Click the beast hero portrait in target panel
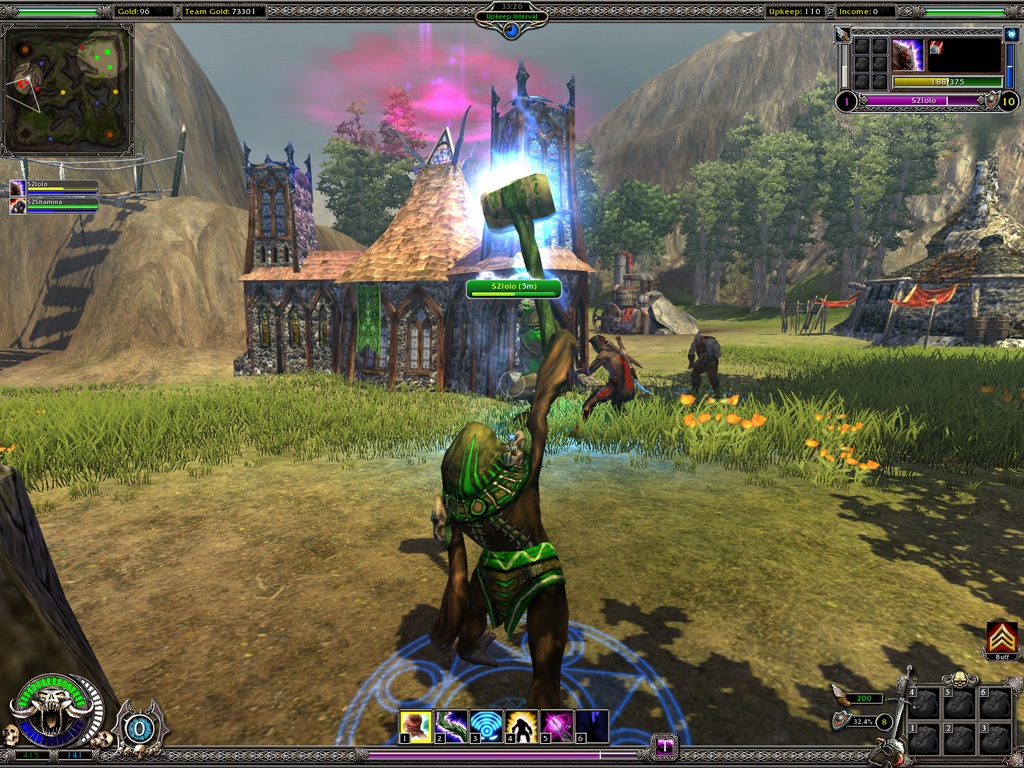Screen dimensions: 1024x768 [x=907, y=55]
